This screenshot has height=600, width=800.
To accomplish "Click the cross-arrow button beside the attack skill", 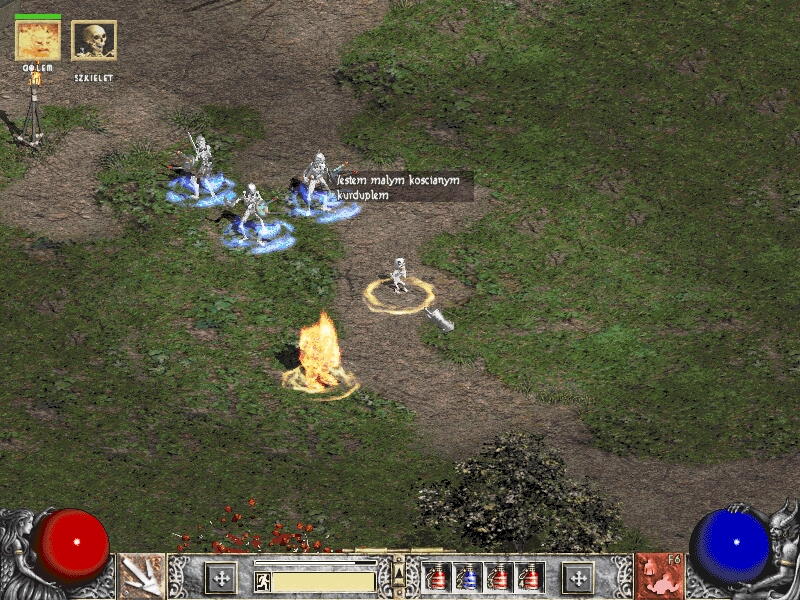I will 220,577.
